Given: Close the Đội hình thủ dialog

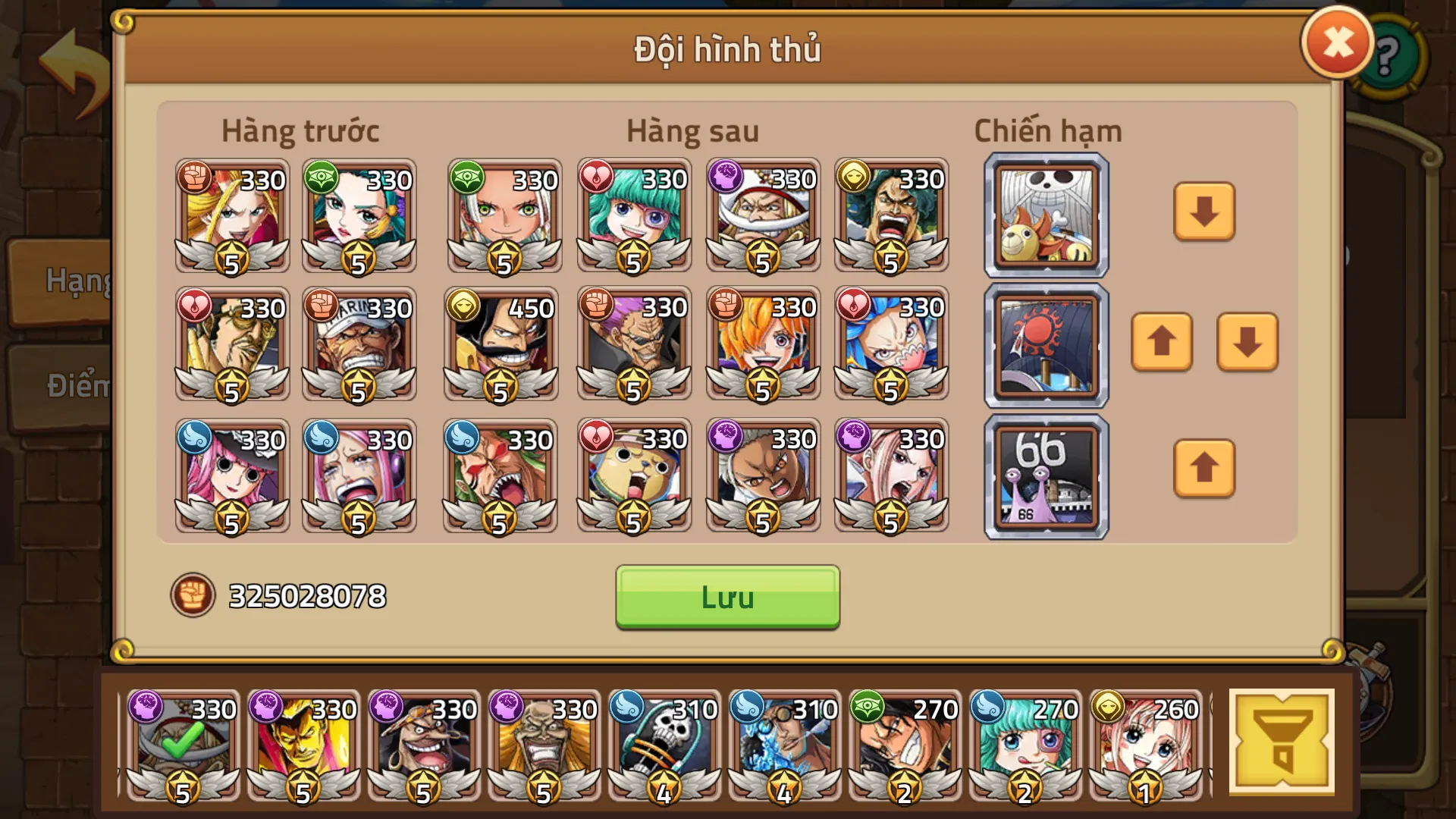Looking at the screenshot, I should [1337, 42].
